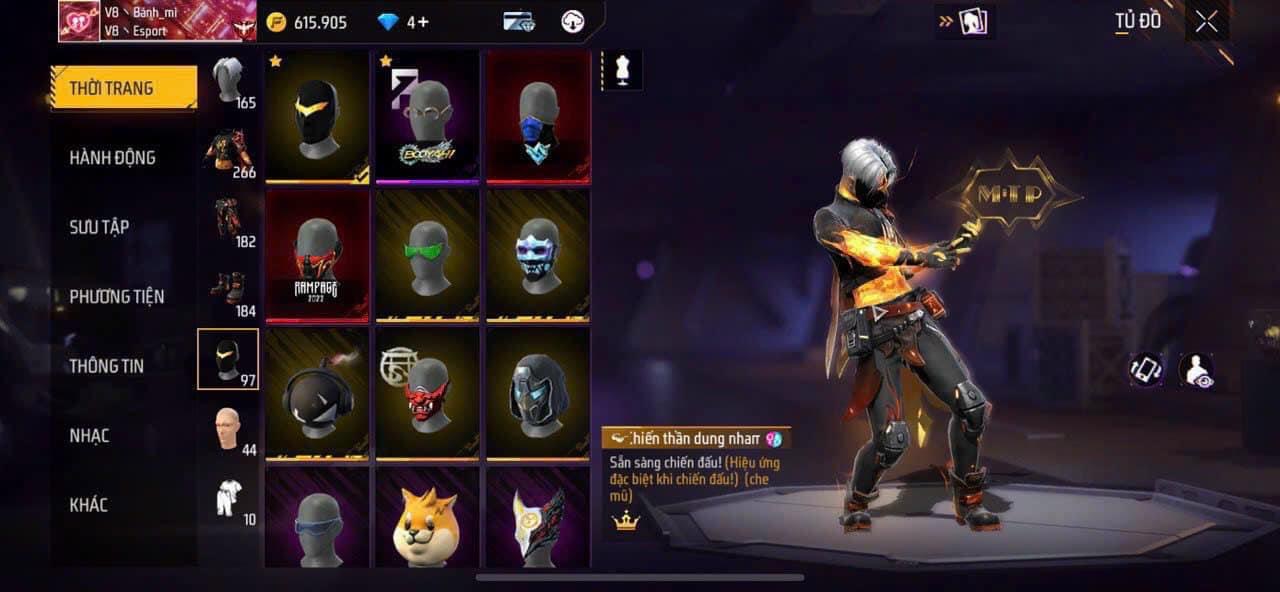Equip the green sunglasses mask item
The height and width of the screenshot is (592, 1280).
(428, 254)
